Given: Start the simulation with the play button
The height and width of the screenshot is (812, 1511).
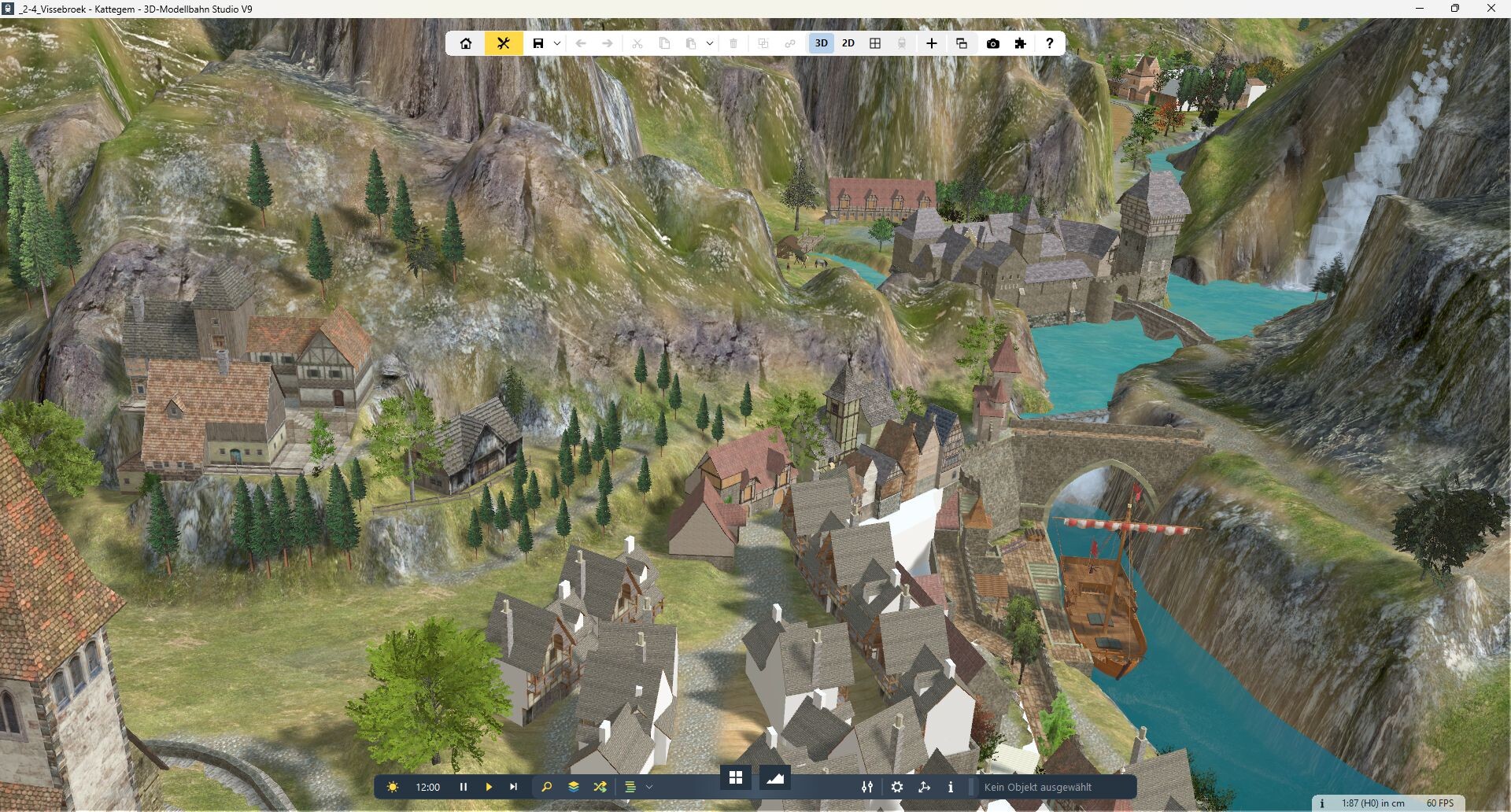Looking at the screenshot, I should pyautogui.click(x=489, y=787).
